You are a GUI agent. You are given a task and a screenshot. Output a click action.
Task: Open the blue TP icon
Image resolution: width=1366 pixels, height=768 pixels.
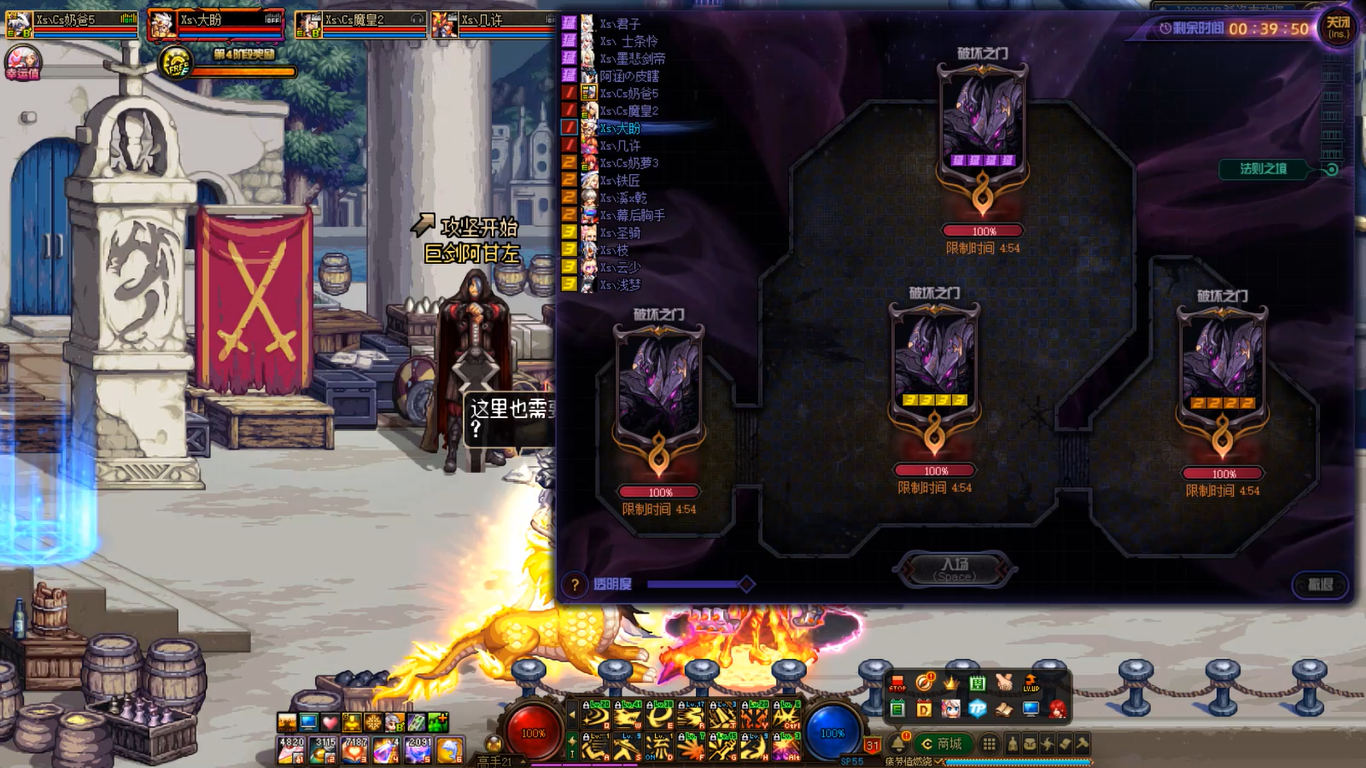977,709
